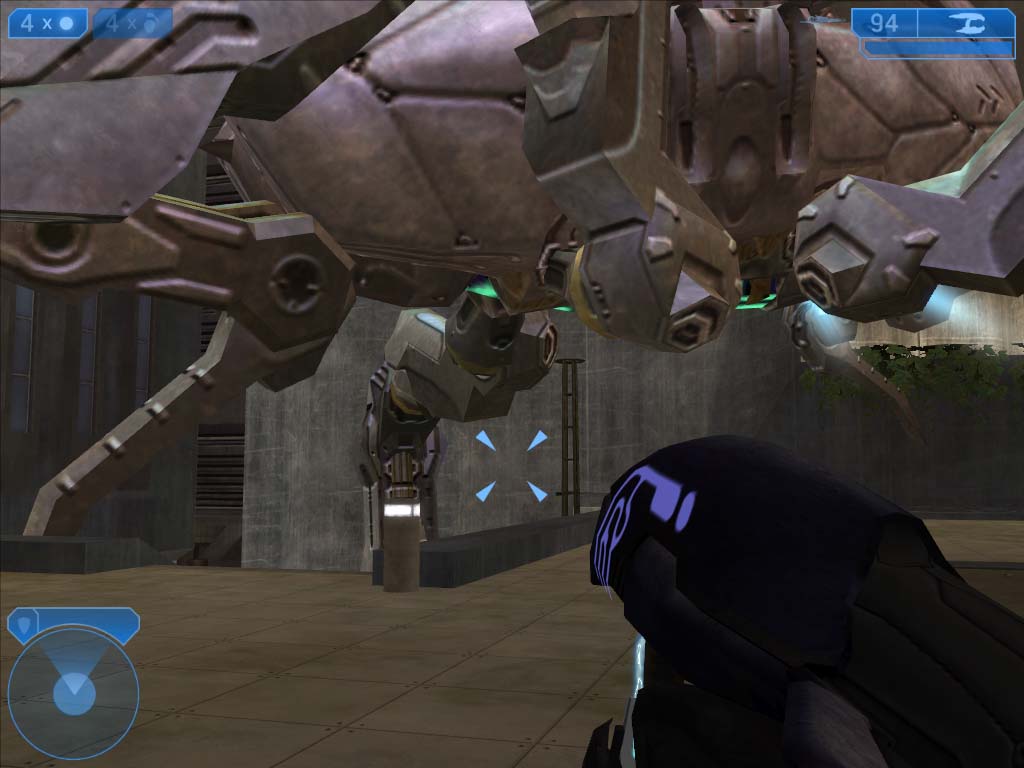Click the plasma rifle weapon icon
1024x768 pixels.
pos(966,23)
